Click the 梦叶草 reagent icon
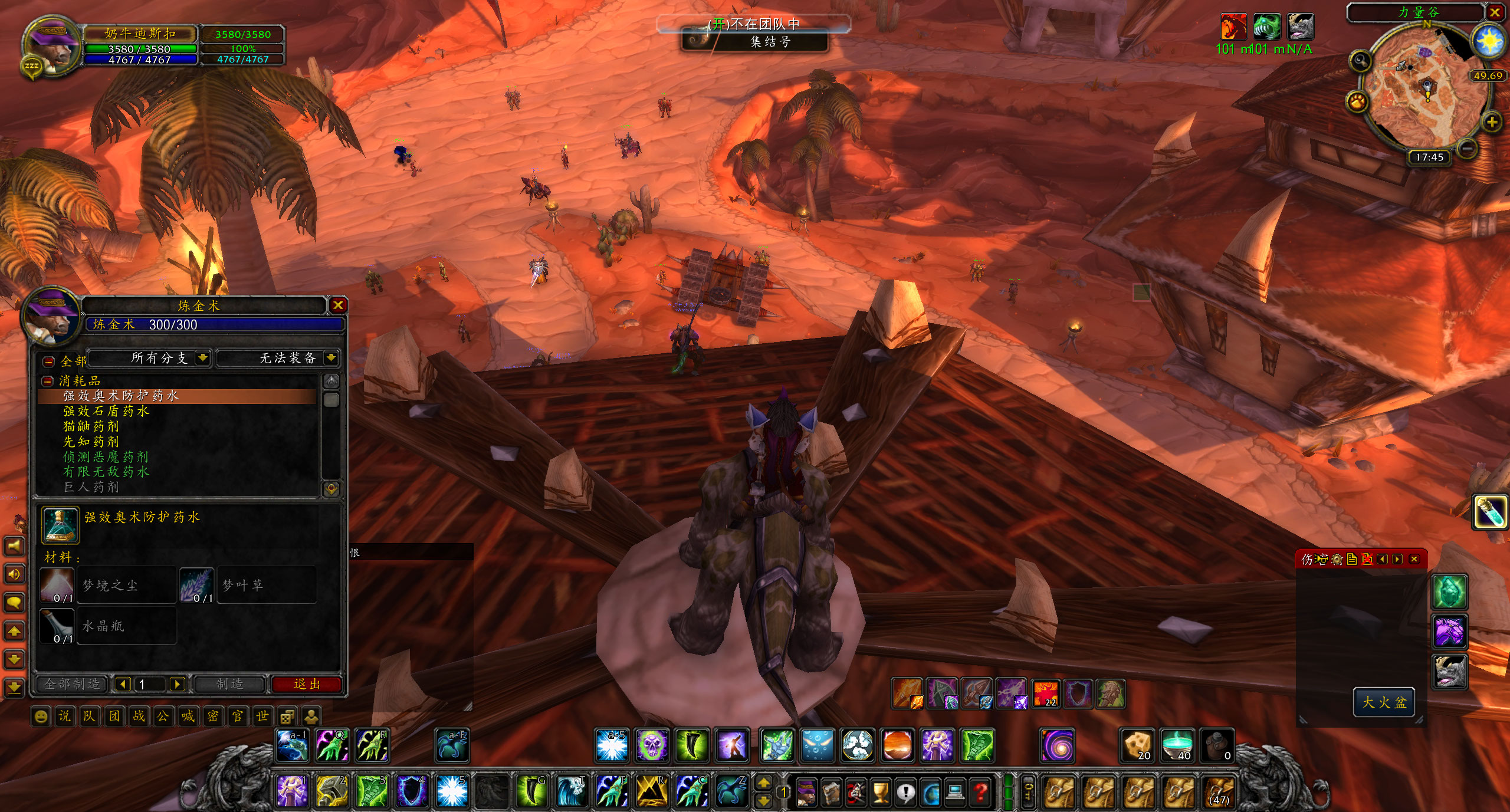The height and width of the screenshot is (812, 1510). coord(196,585)
